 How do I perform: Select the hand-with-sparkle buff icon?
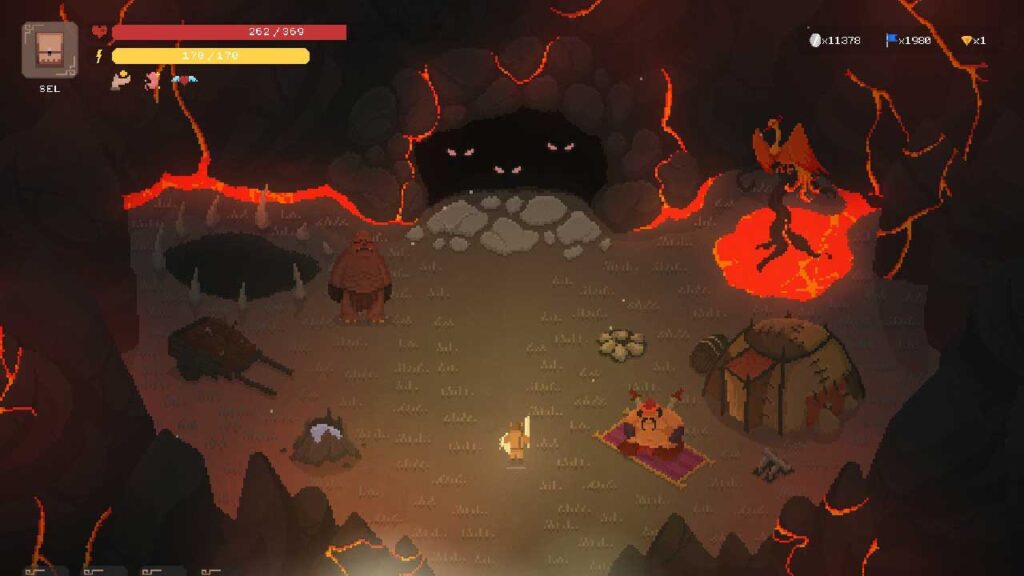[121, 80]
